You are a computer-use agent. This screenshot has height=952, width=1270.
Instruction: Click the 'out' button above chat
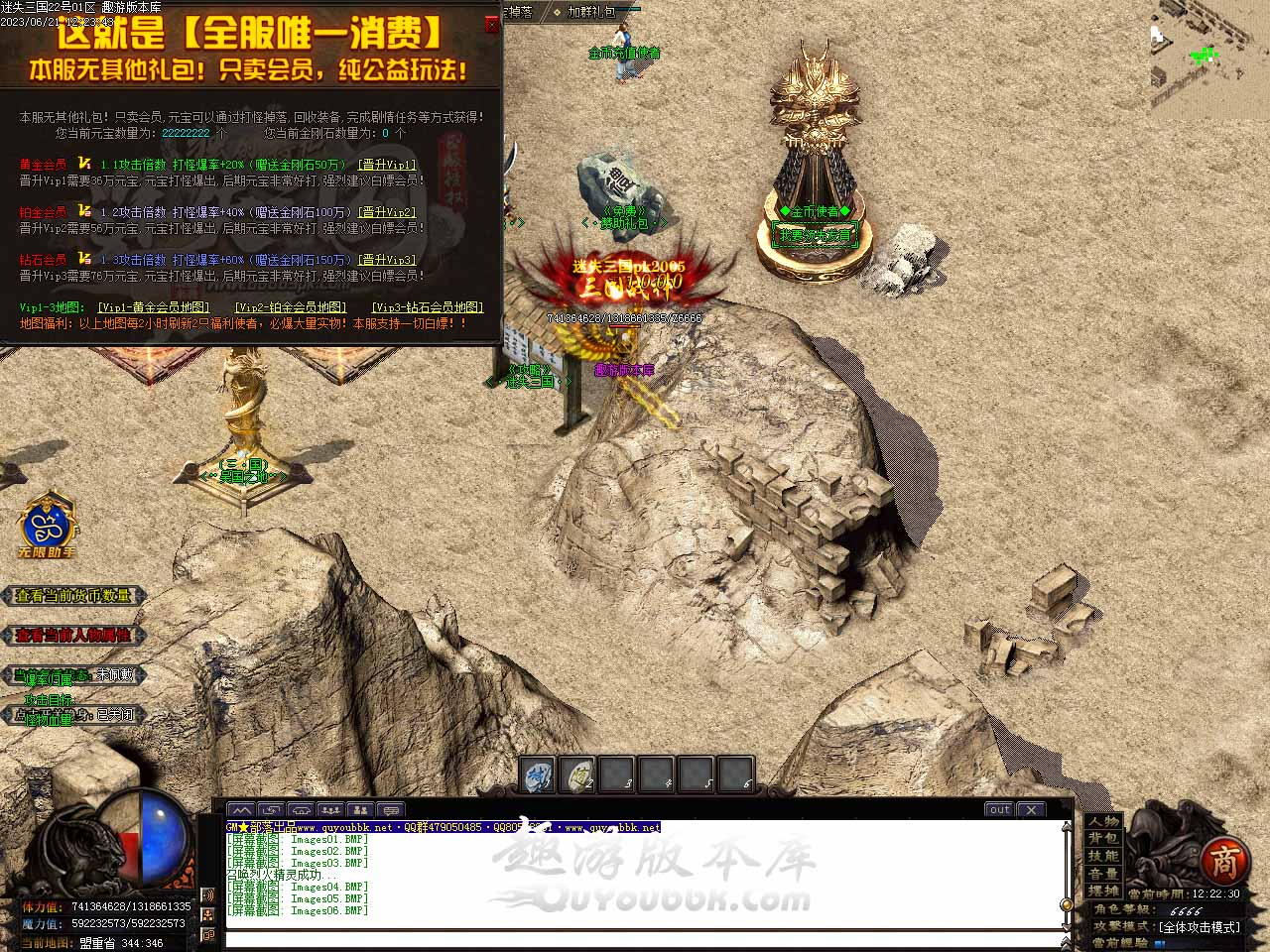pyautogui.click(x=999, y=809)
